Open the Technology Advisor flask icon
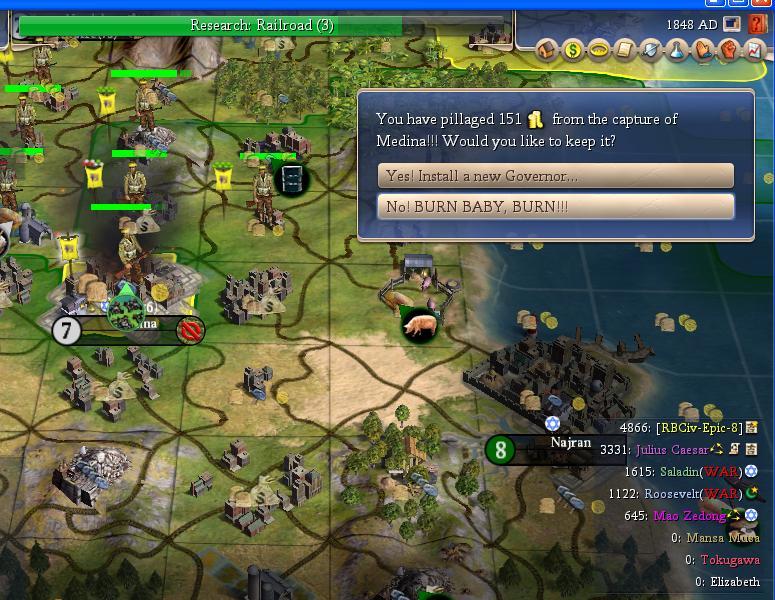The image size is (775, 600). (x=677, y=49)
